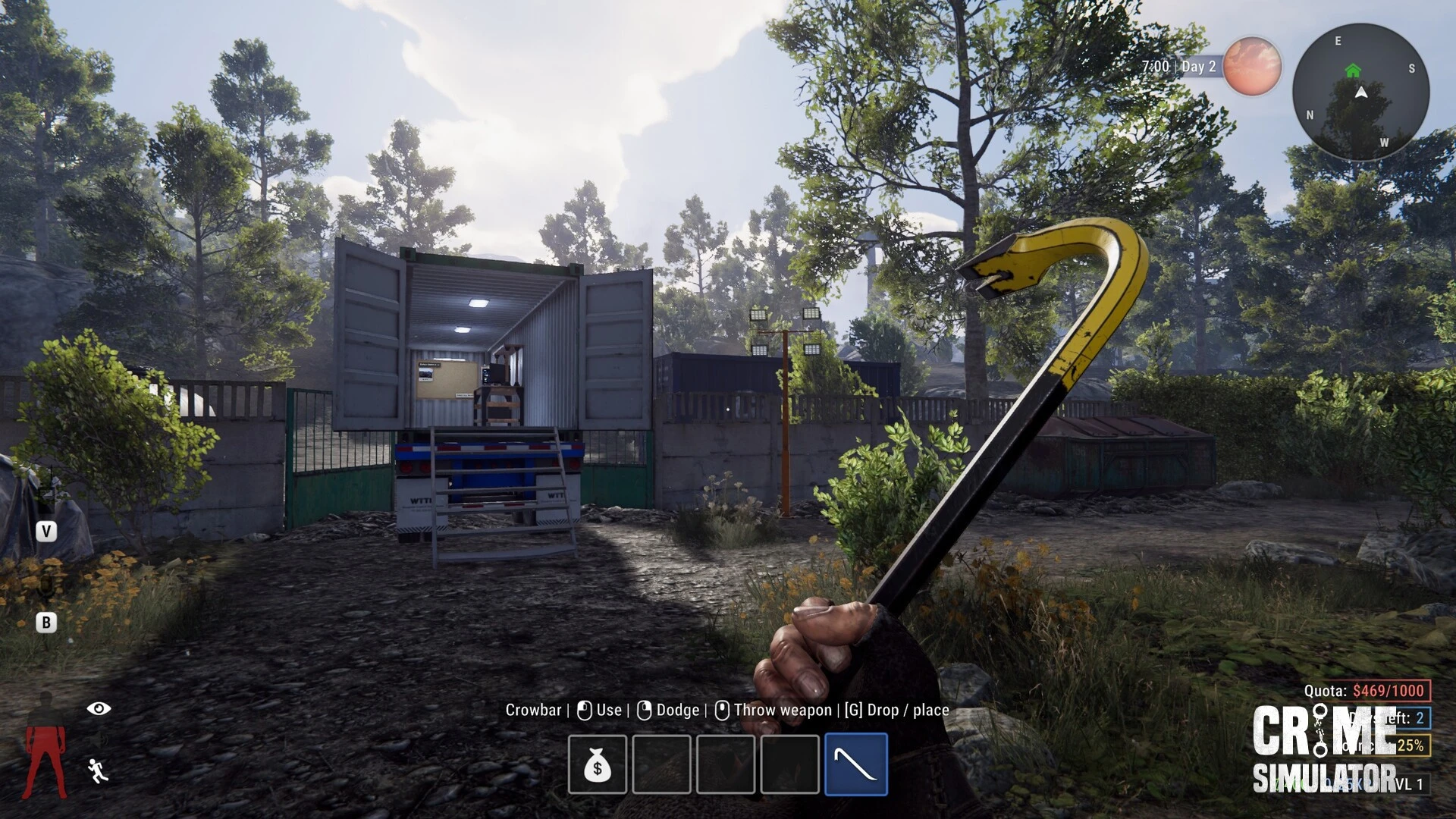Click the red character body silhouette

click(45, 747)
